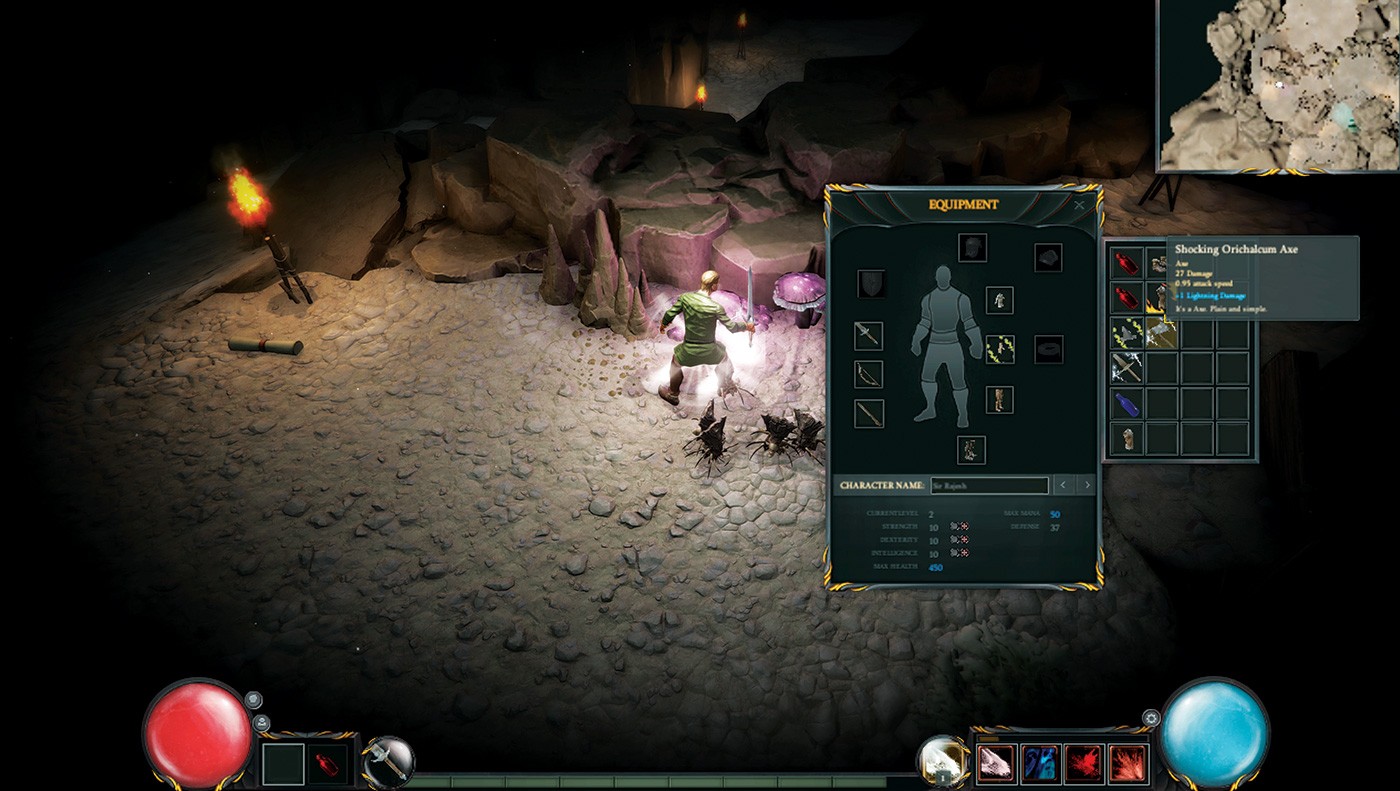1400x791 pixels.
Task: Select the boots equipment slot
Action: (970, 449)
